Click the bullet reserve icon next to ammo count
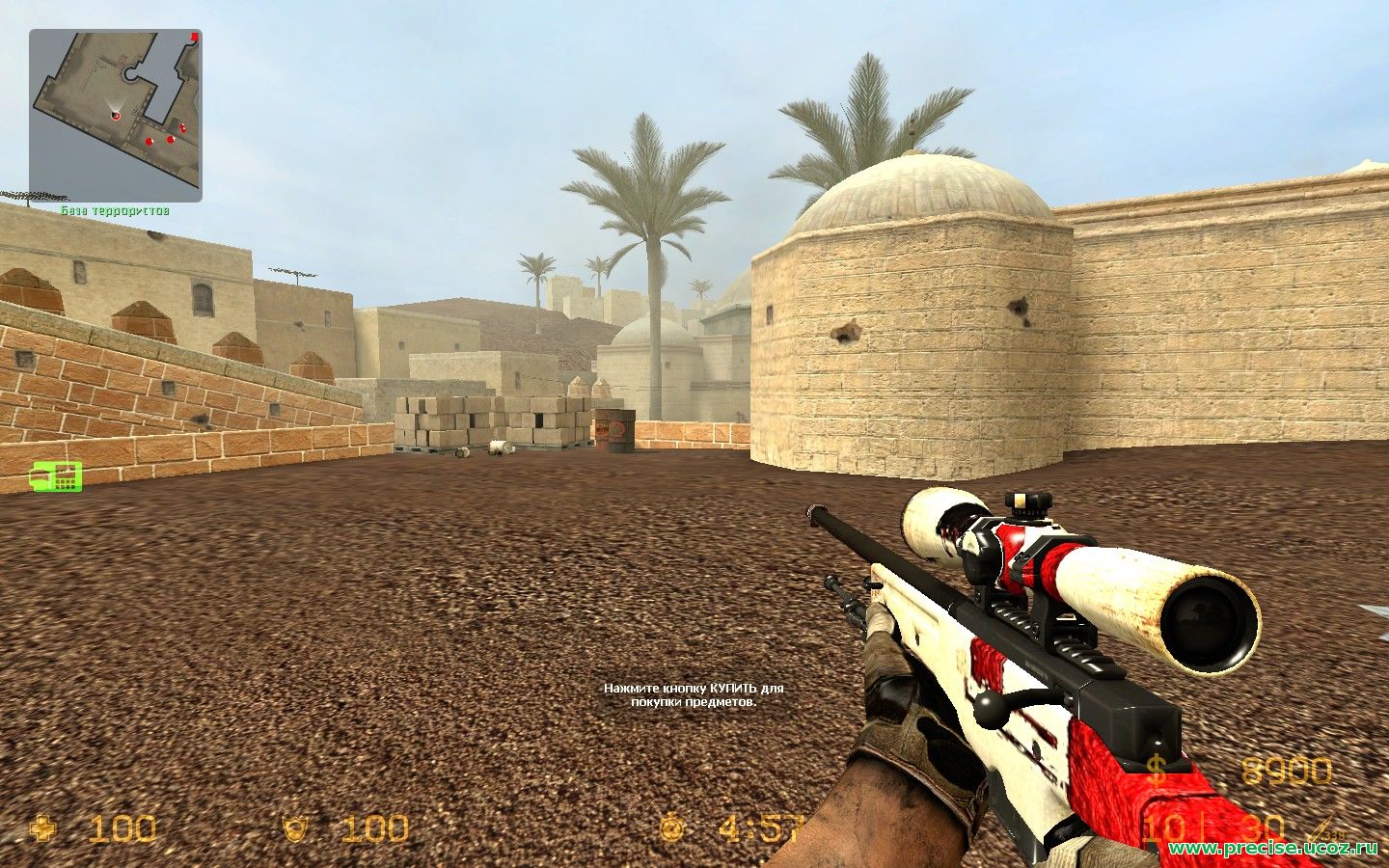Viewport: 1389px width, 868px height. [x=1320, y=827]
